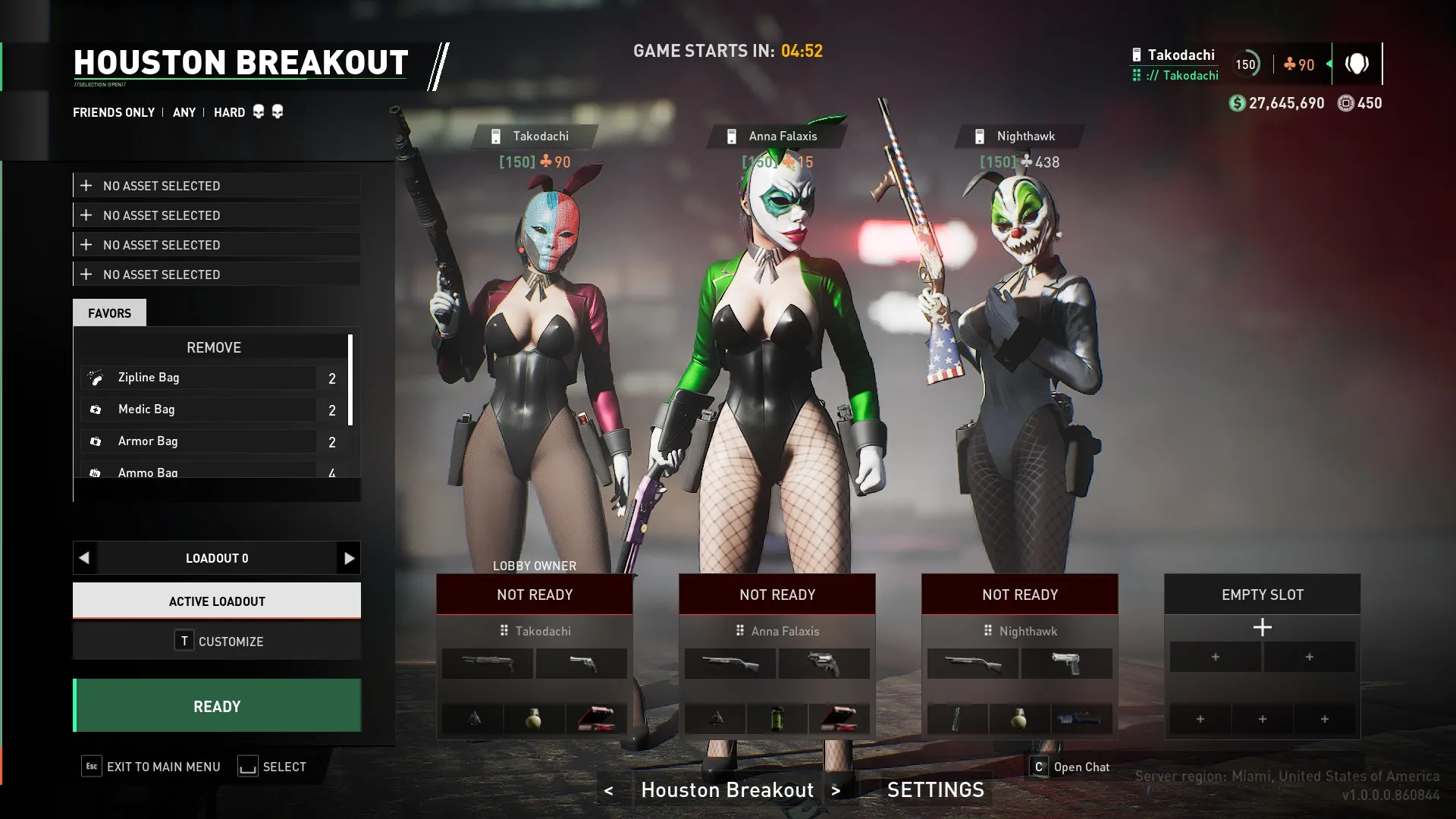
Task: Click the previous heist arrow beside Houston Breakout
Action: (608, 790)
